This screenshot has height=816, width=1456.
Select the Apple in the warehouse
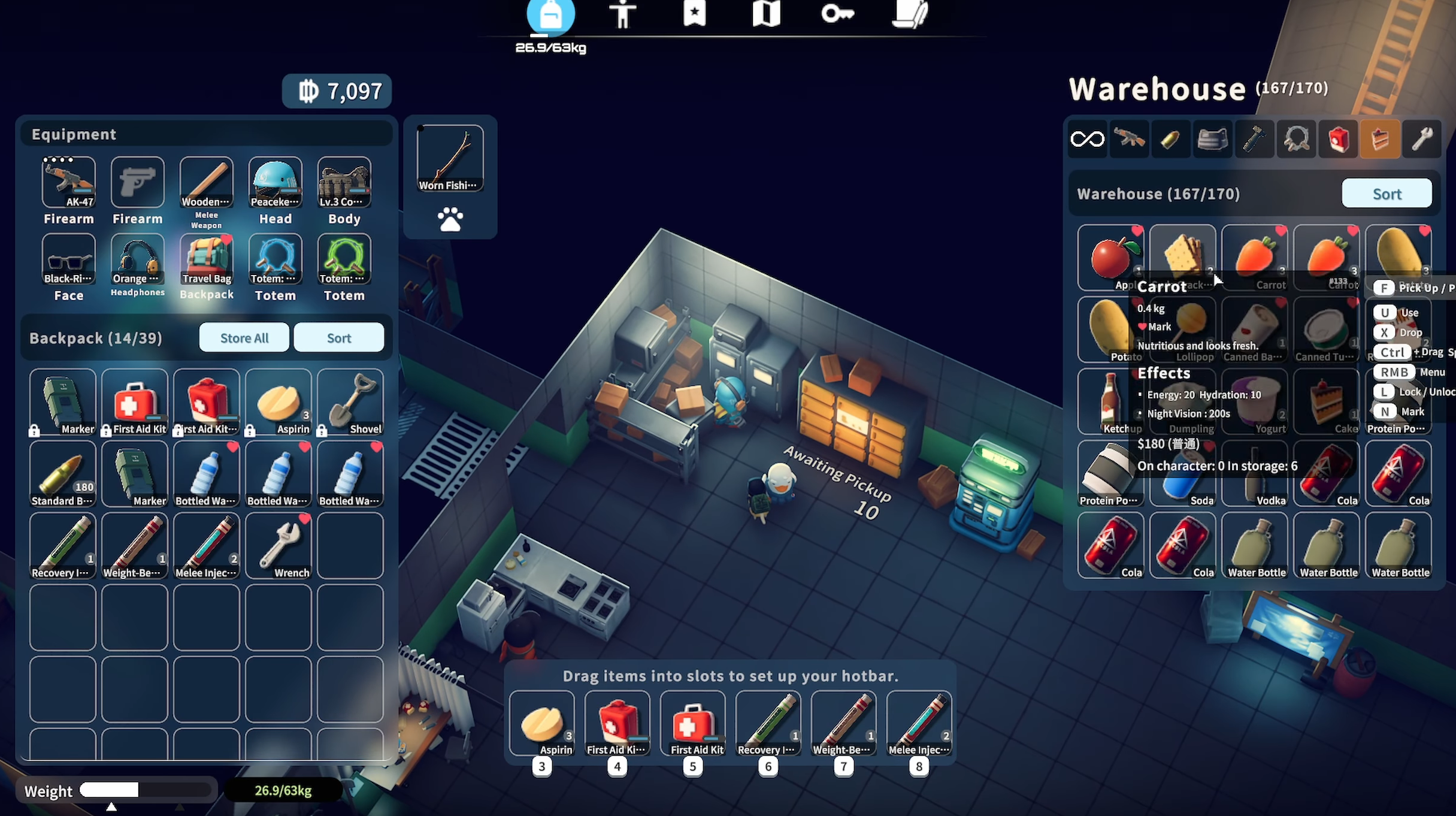click(1110, 258)
